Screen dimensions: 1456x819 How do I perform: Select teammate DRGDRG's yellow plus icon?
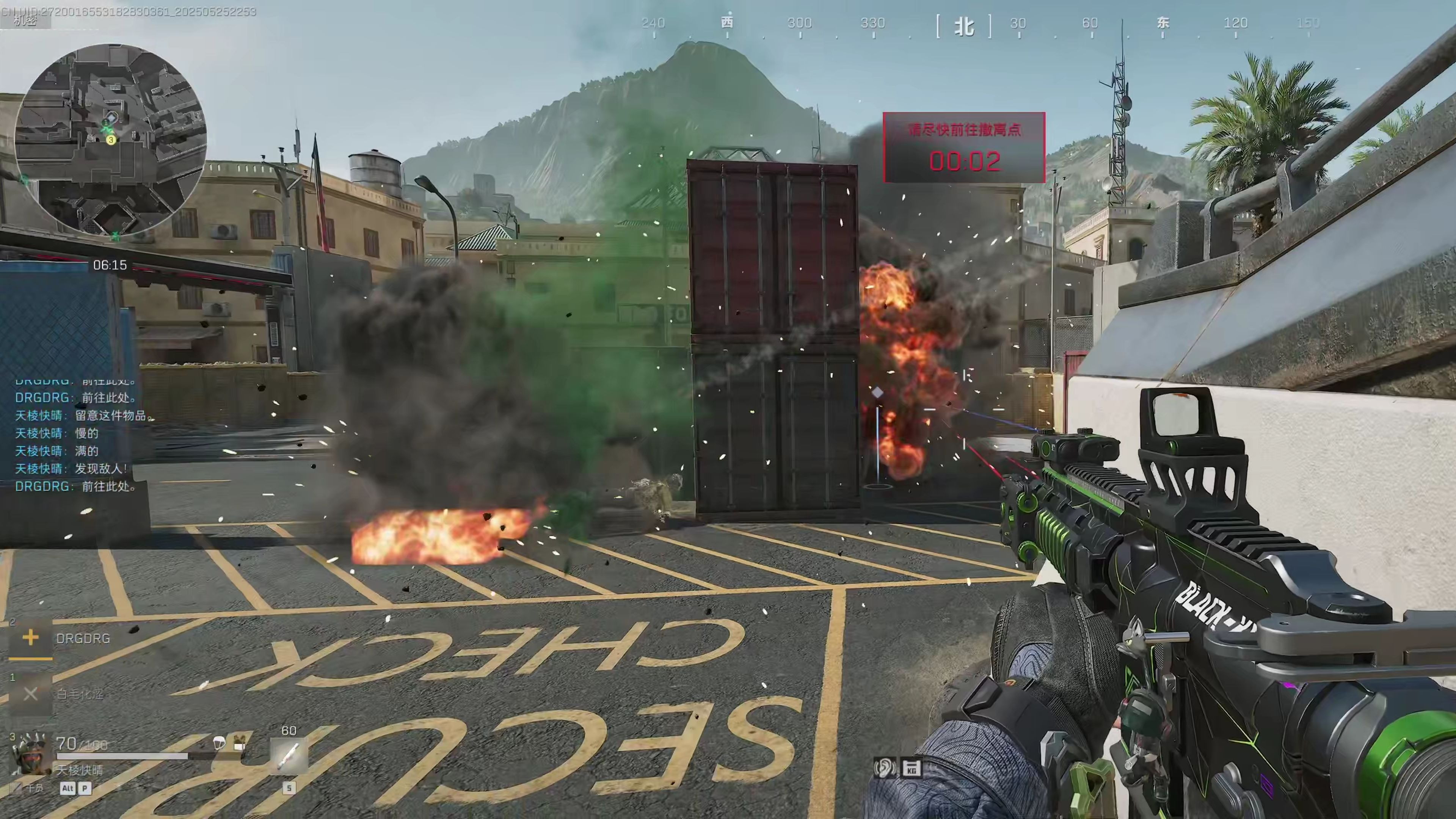(x=30, y=638)
